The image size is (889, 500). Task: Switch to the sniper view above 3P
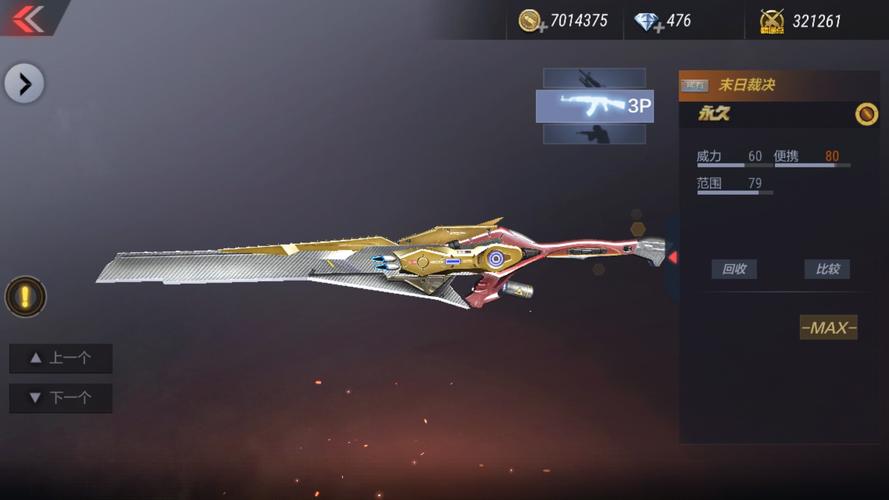594,78
